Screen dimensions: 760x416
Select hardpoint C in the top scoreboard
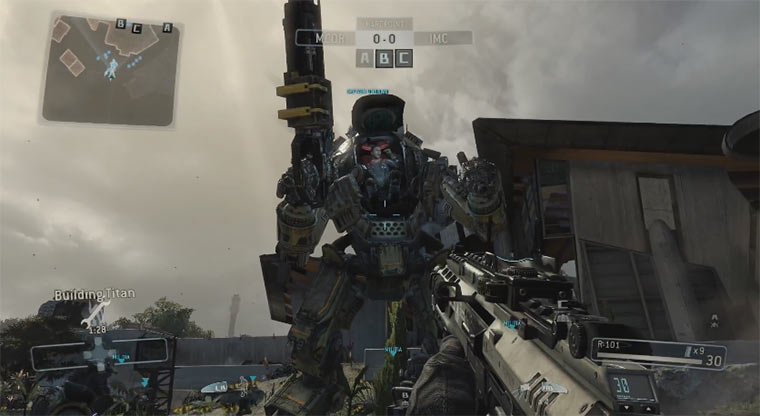point(403,58)
